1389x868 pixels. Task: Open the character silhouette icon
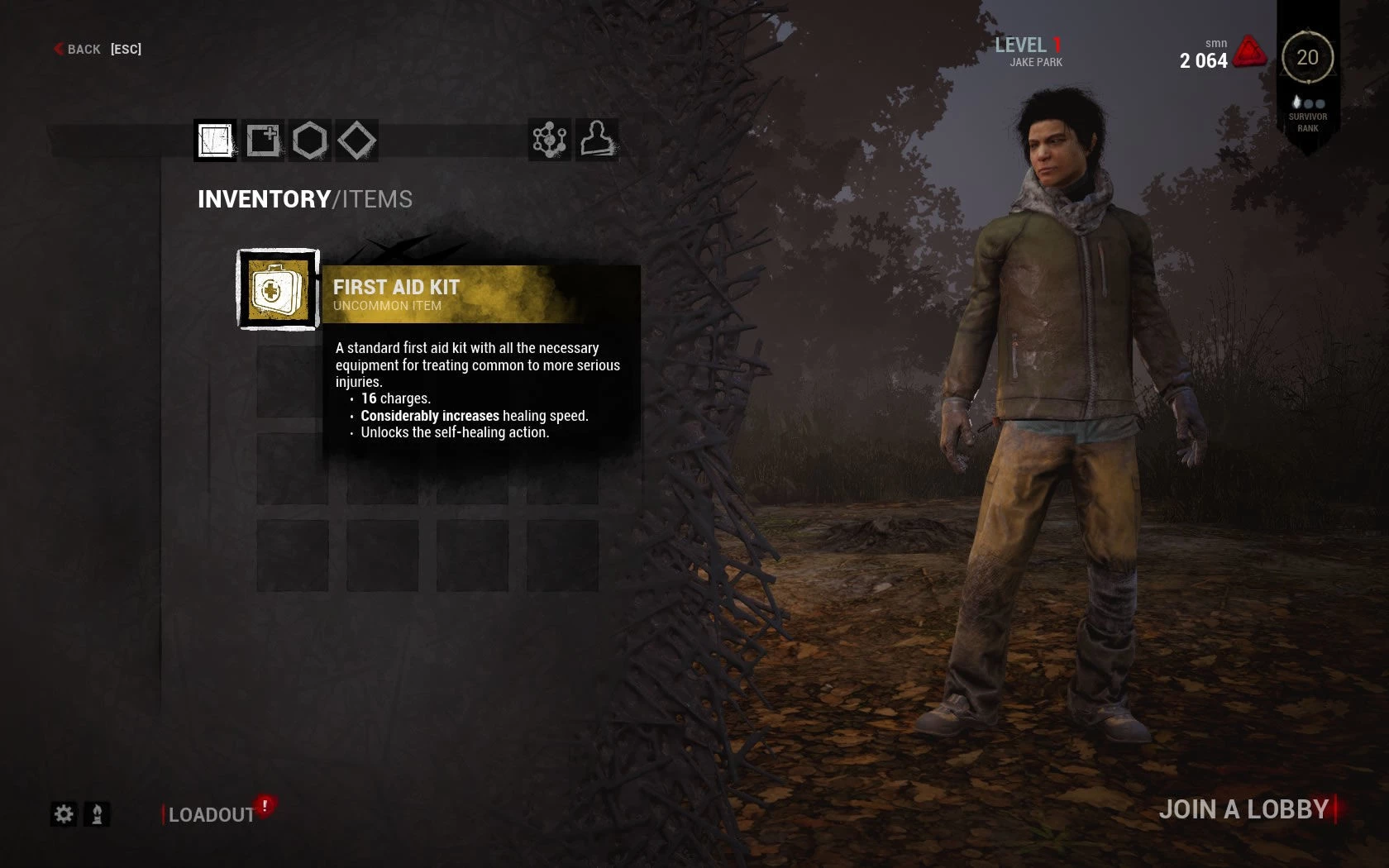(x=597, y=139)
